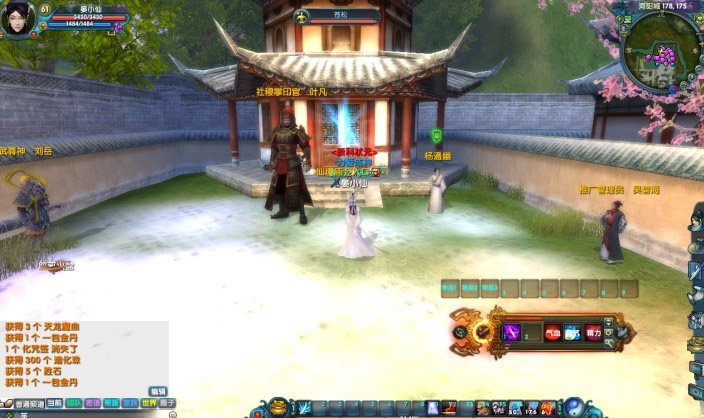Switch to the 帮派 guild chat tab
The width and height of the screenshot is (704, 418).
(x=111, y=403)
